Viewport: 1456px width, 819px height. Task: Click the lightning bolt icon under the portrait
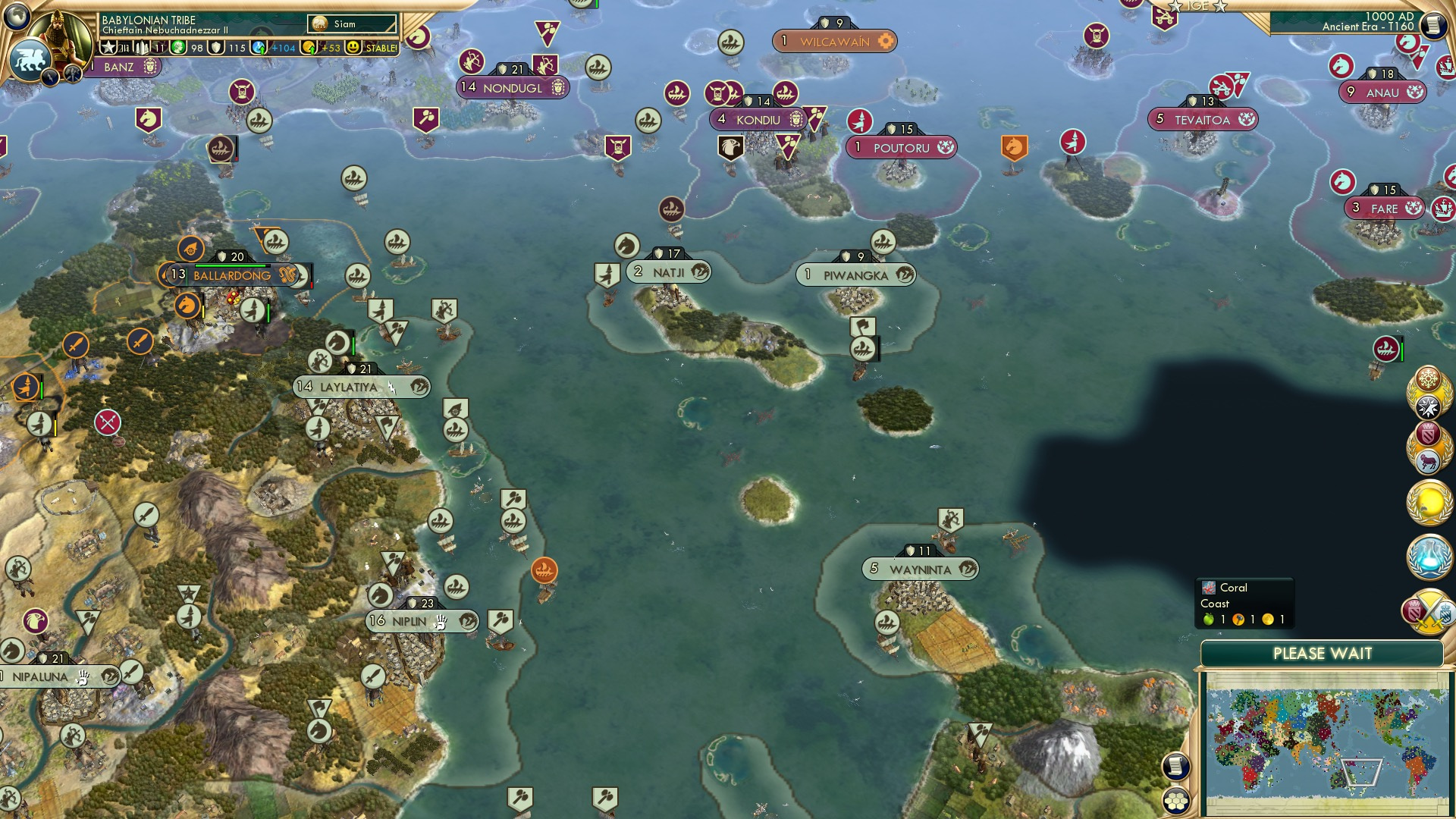49,78
